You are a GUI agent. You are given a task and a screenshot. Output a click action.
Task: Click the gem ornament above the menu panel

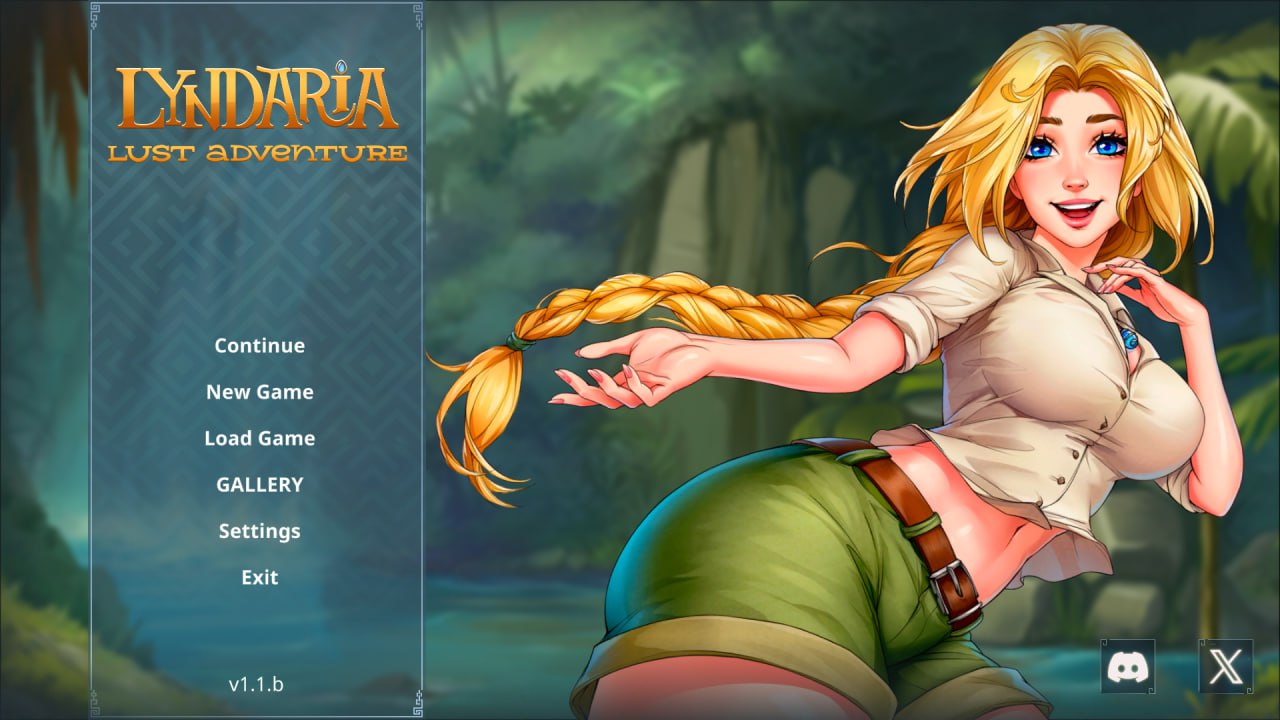341,66
